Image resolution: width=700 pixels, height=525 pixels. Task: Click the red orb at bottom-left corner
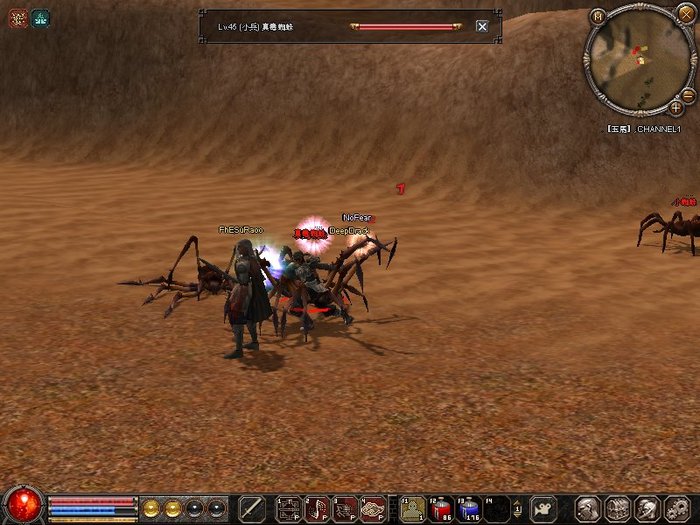[x=22, y=505]
